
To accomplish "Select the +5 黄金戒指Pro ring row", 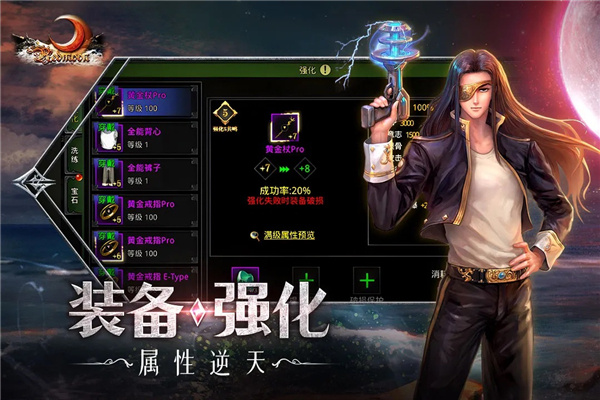I will click(x=141, y=208).
